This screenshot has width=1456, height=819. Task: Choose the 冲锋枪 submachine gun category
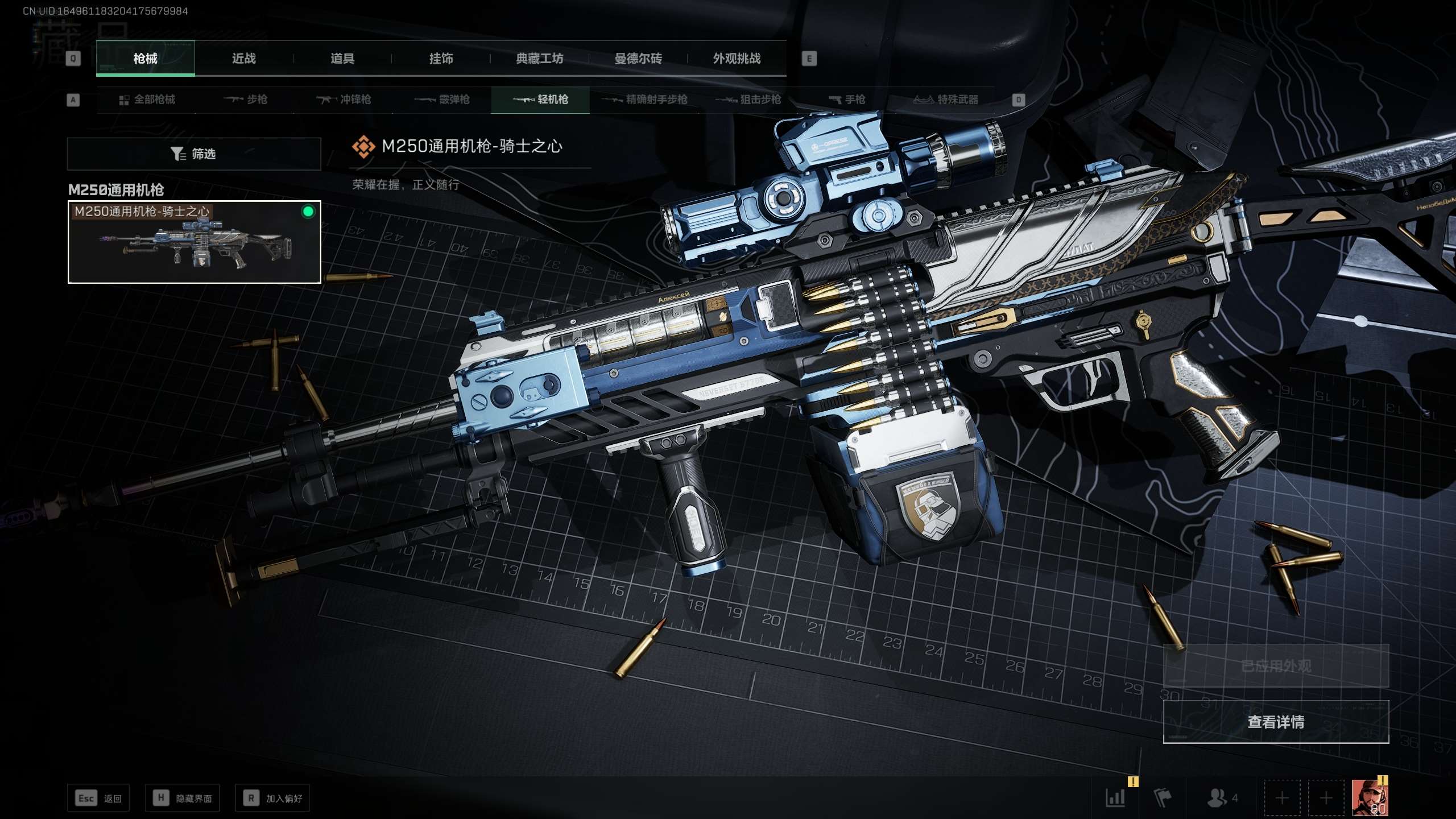tap(344, 100)
